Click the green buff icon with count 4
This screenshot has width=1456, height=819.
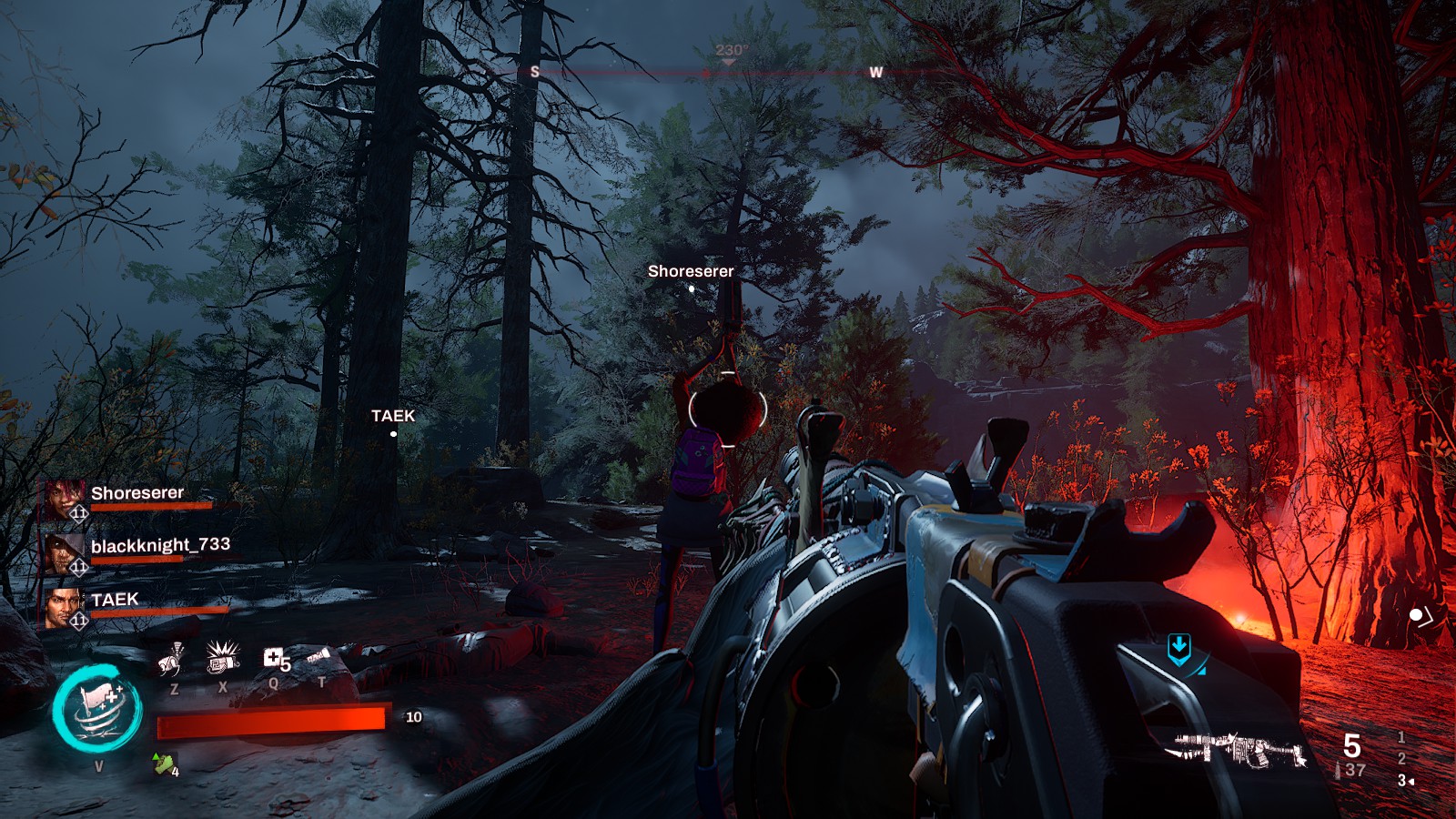click(x=165, y=764)
